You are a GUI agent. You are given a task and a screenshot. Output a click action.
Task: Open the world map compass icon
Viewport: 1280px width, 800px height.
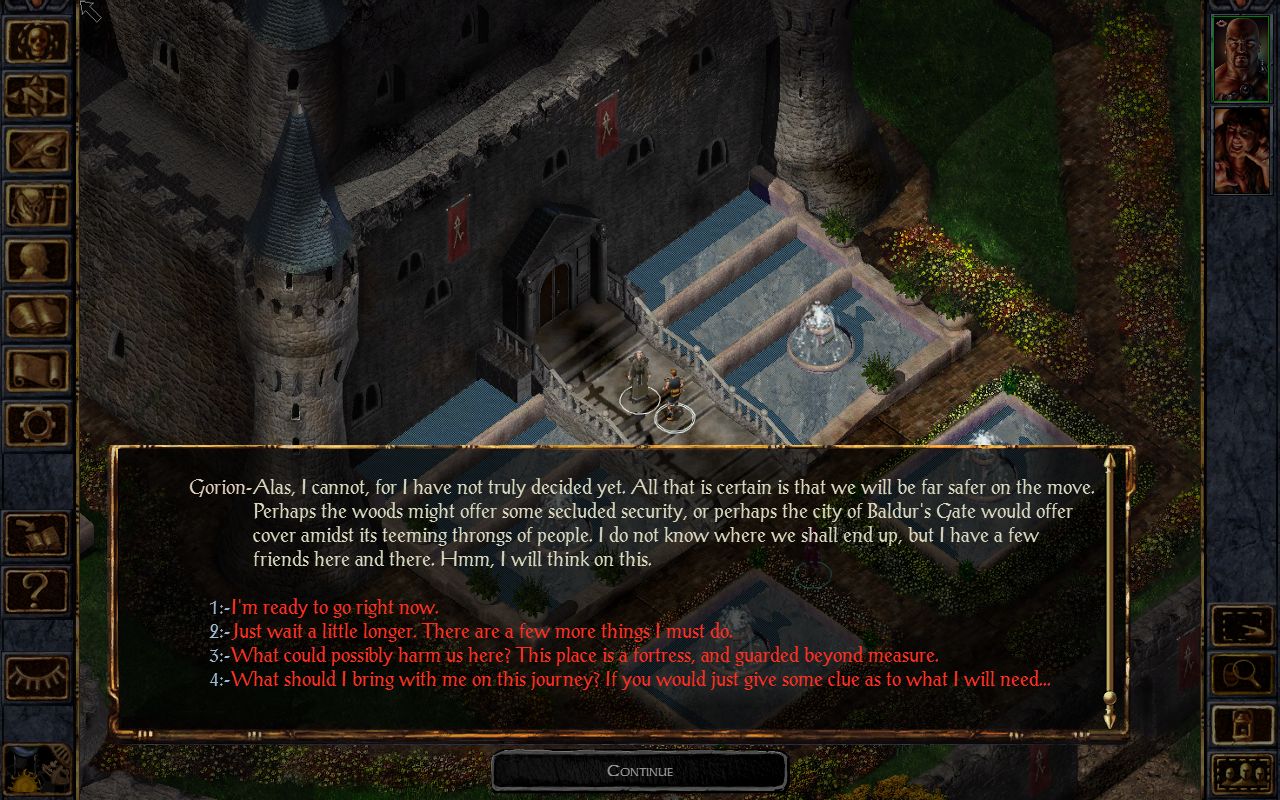37,95
